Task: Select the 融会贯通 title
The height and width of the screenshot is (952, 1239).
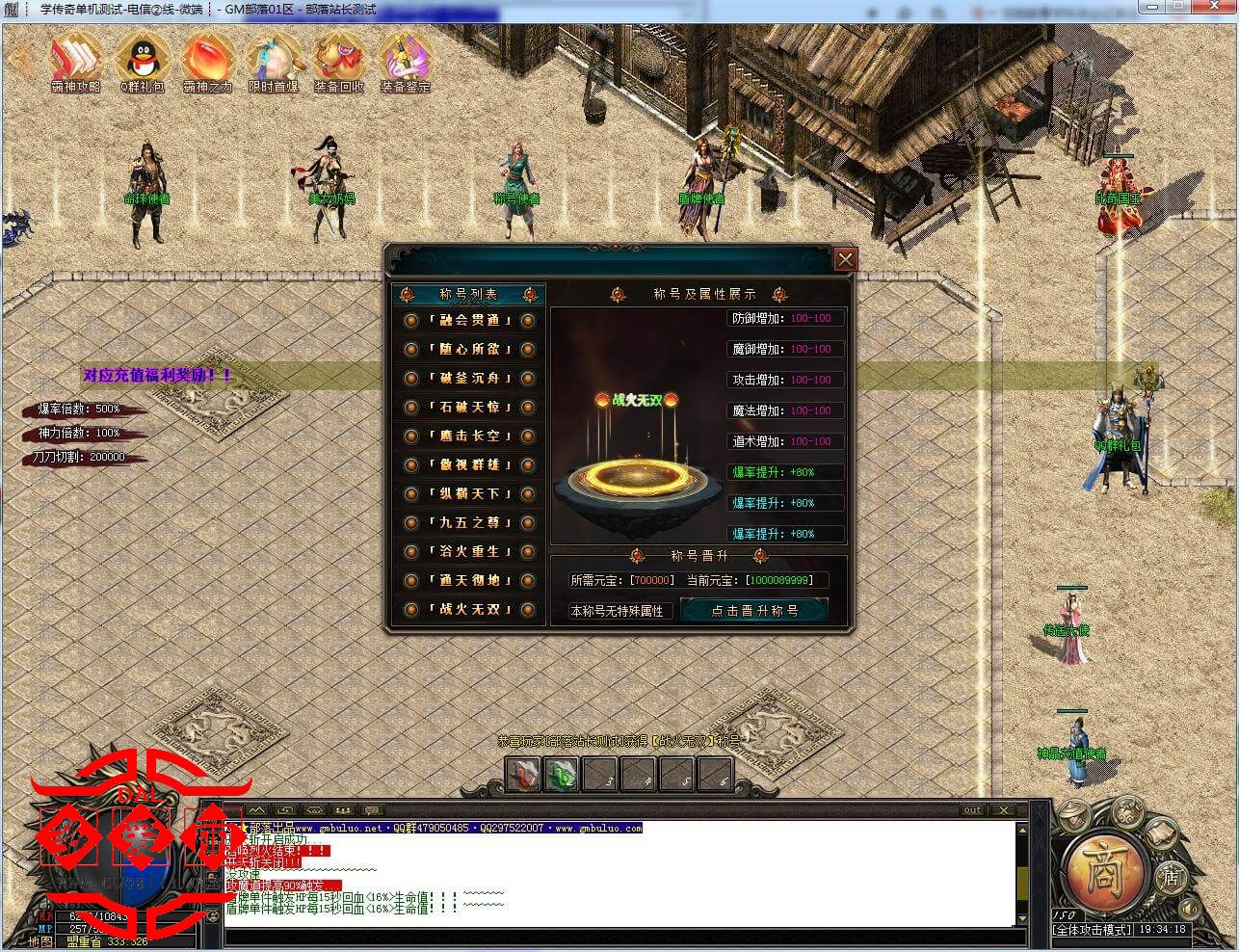Action: (x=469, y=321)
